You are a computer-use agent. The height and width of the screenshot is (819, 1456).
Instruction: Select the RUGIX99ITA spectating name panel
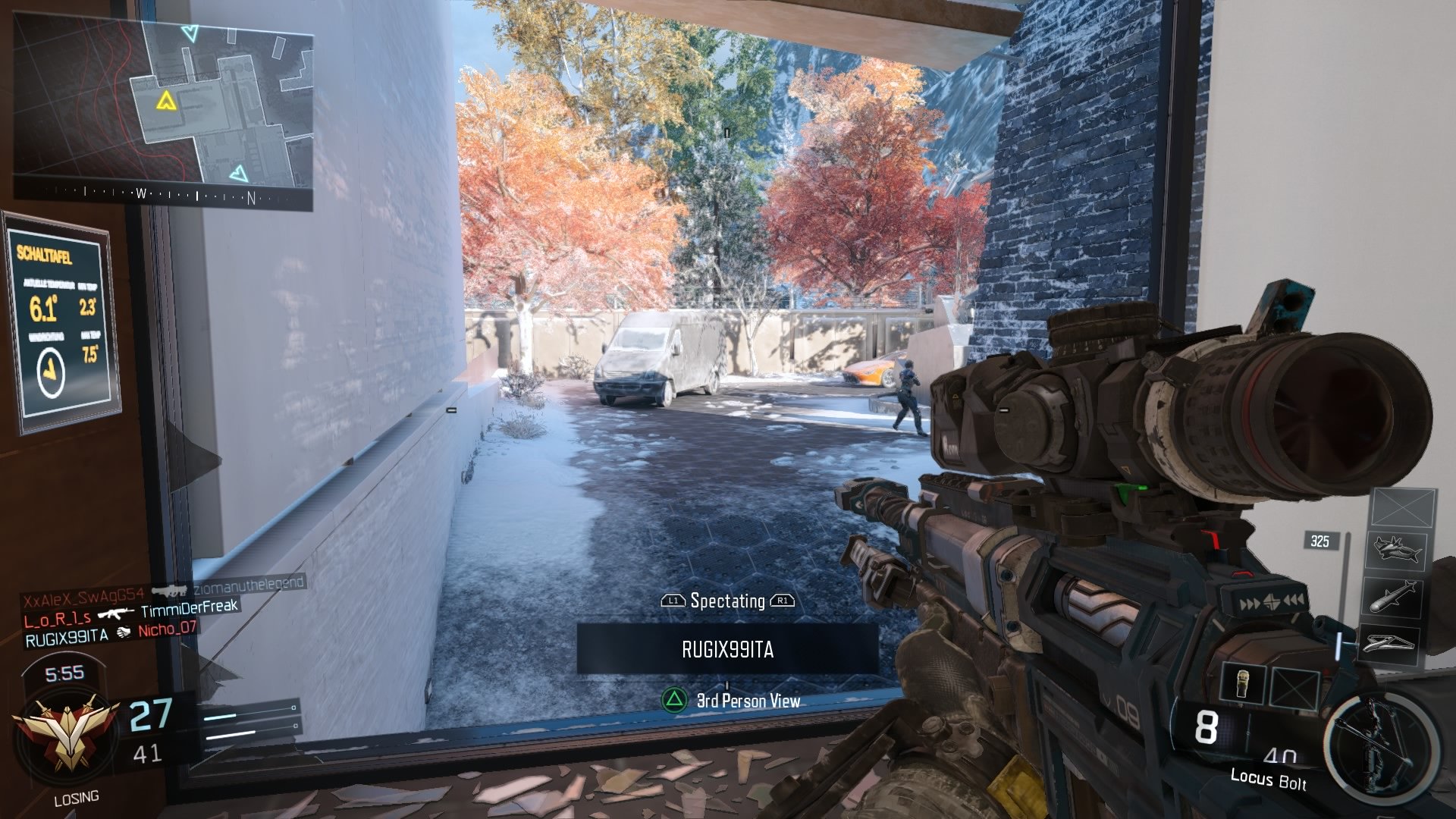coord(727,649)
